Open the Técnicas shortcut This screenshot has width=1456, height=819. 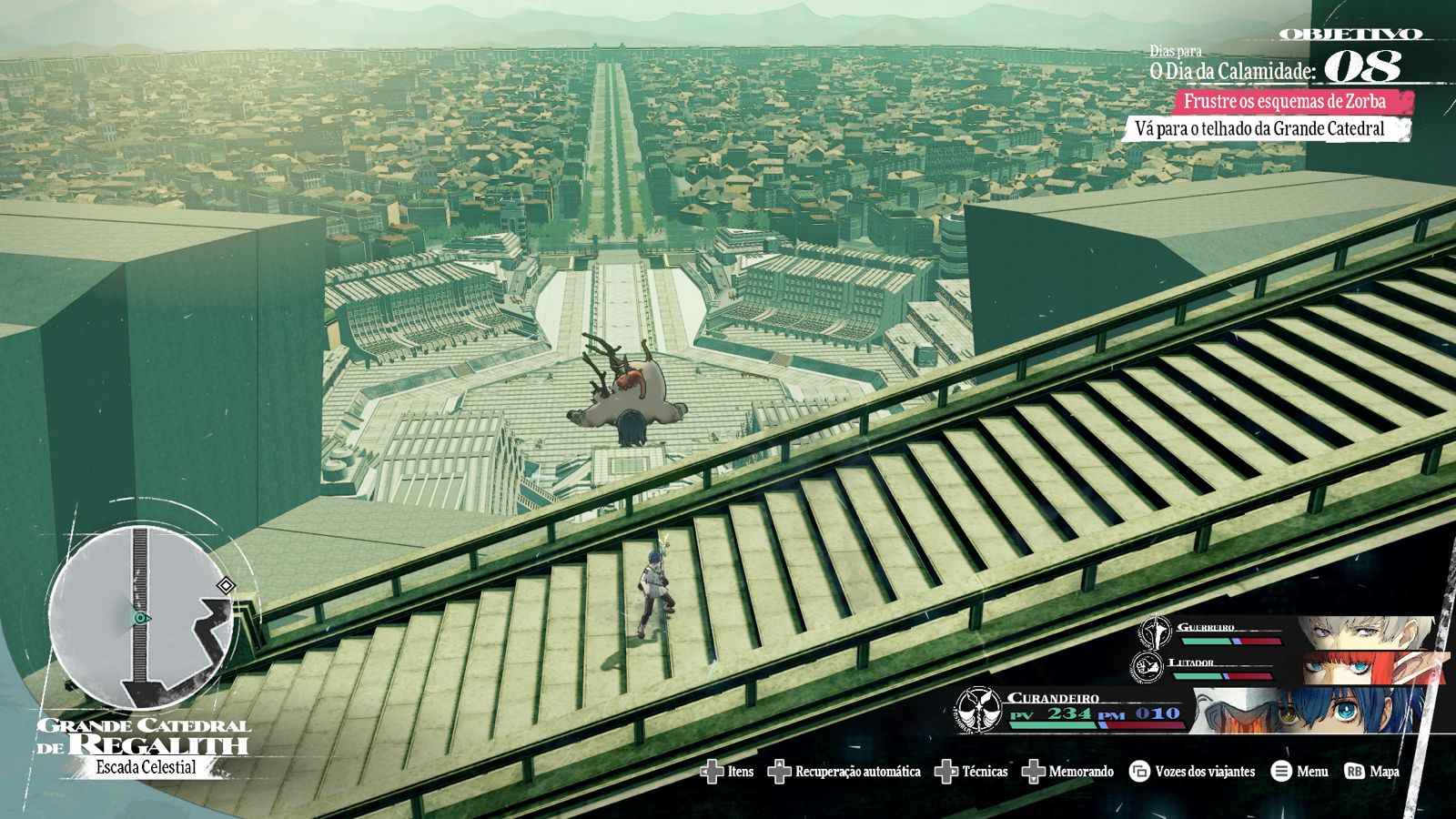tap(972, 772)
